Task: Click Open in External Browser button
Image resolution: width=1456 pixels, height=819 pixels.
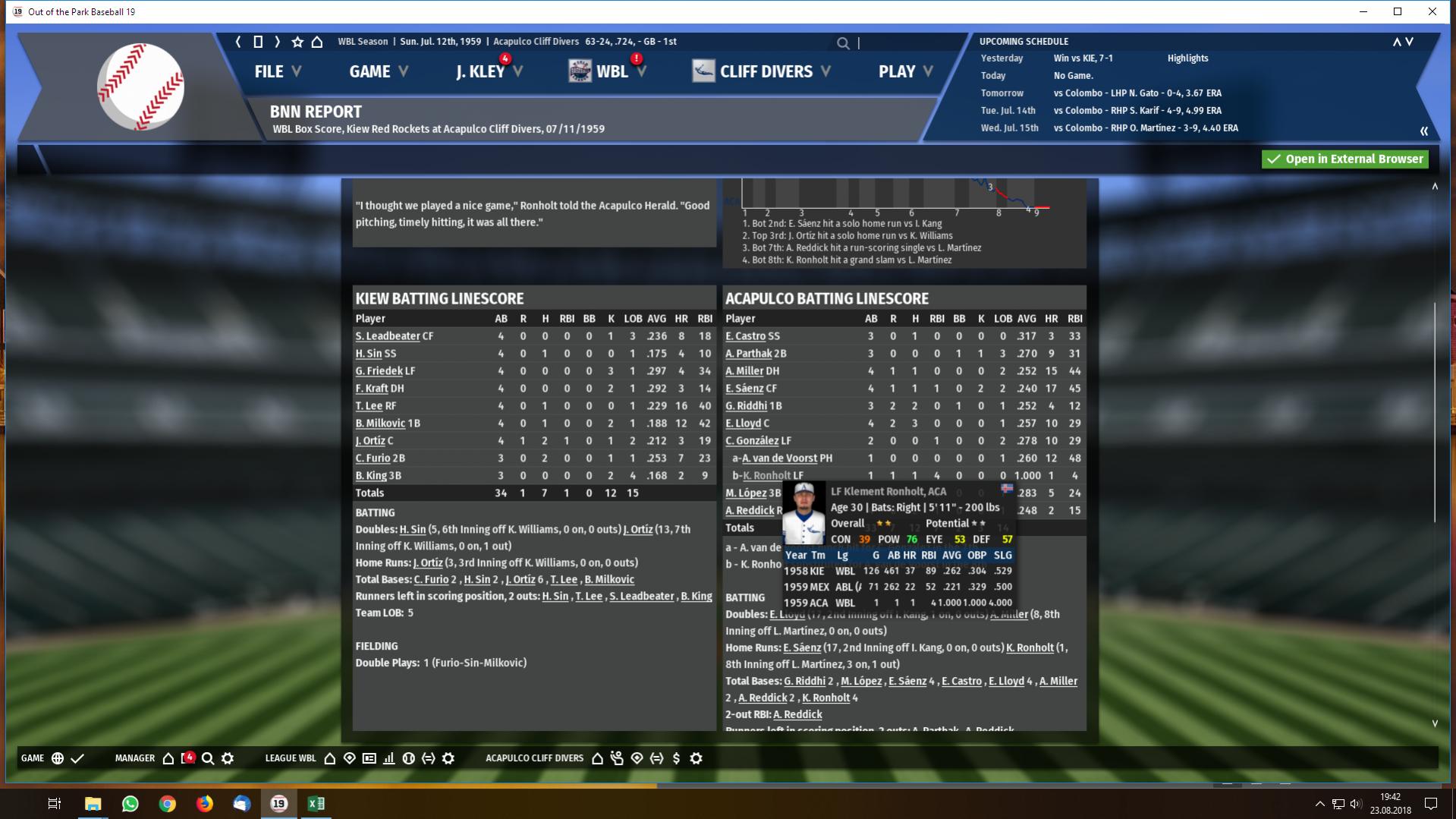Action: (1344, 159)
